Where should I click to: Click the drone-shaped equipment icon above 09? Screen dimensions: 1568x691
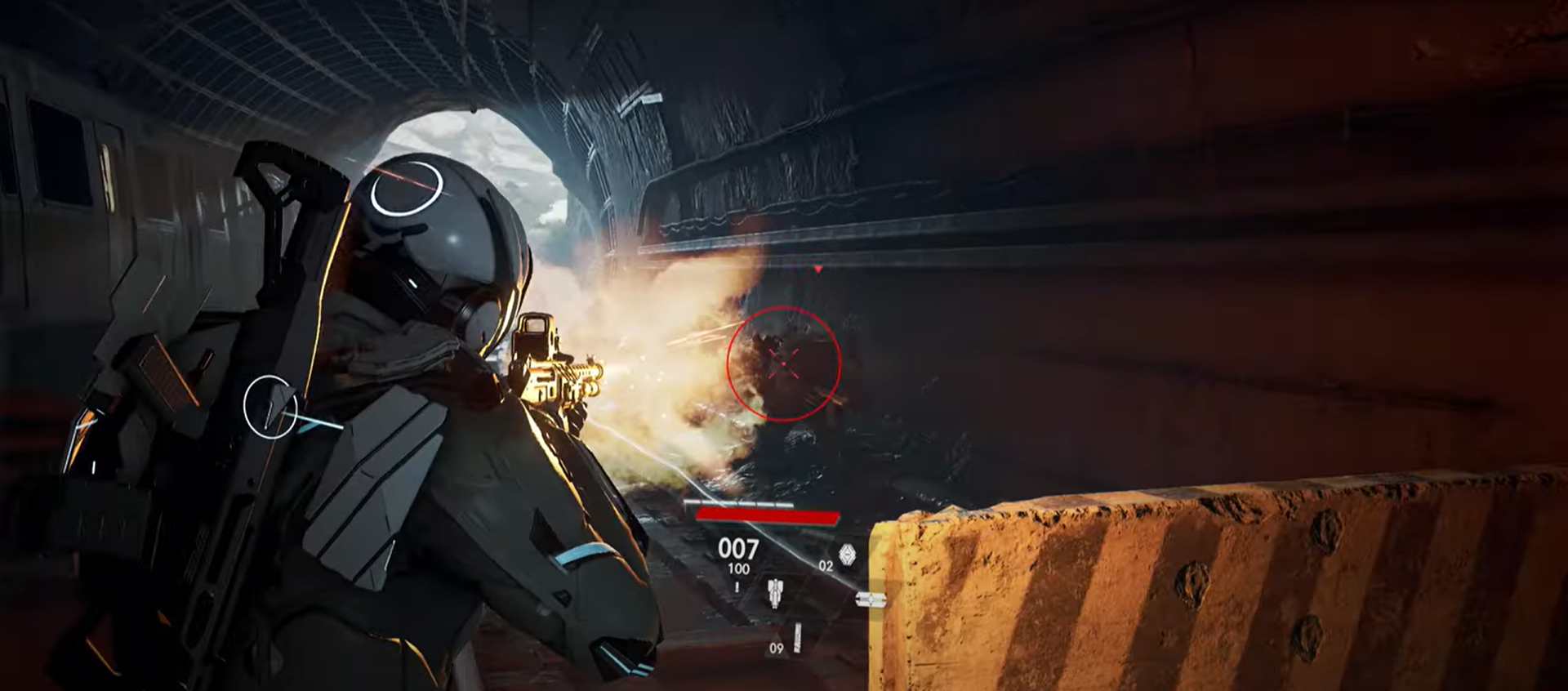(x=774, y=594)
